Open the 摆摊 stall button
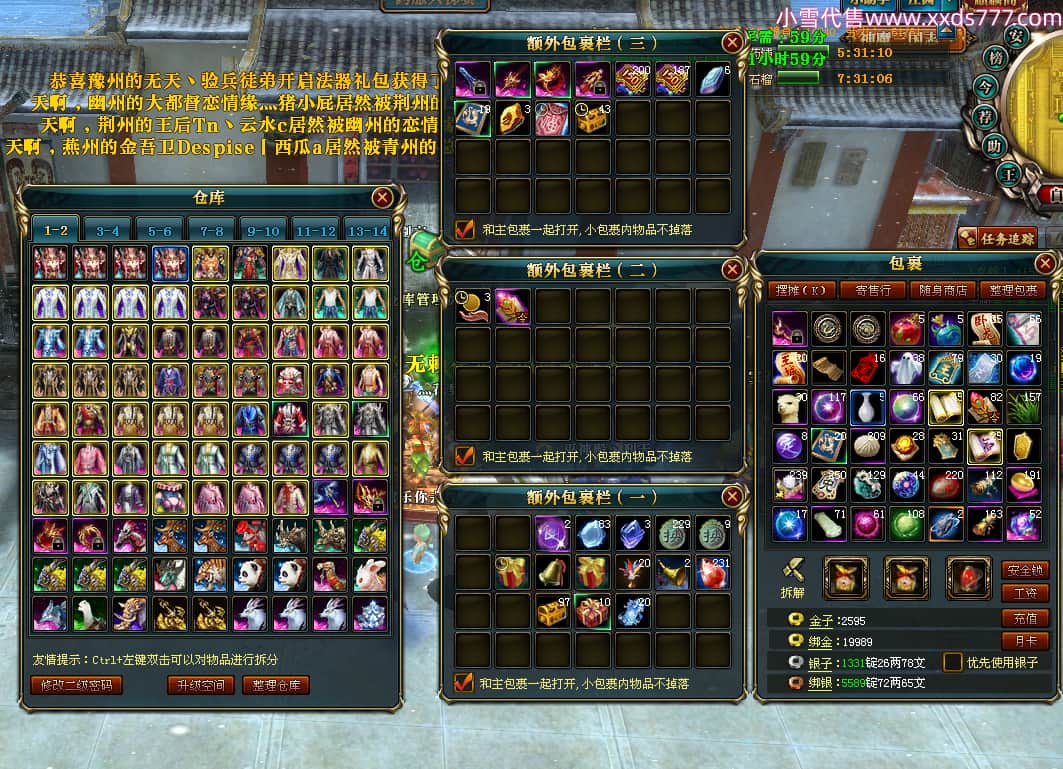1063x769 pixels. [x=805, y=290]
